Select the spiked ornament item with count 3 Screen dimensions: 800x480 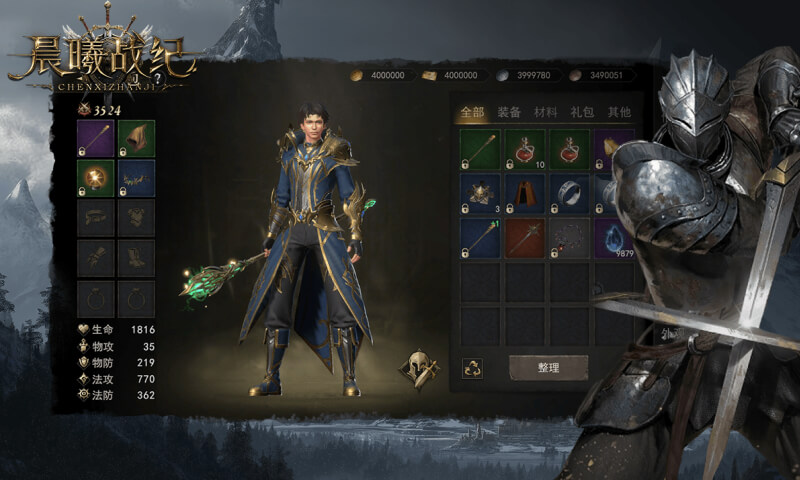(479, 194)
